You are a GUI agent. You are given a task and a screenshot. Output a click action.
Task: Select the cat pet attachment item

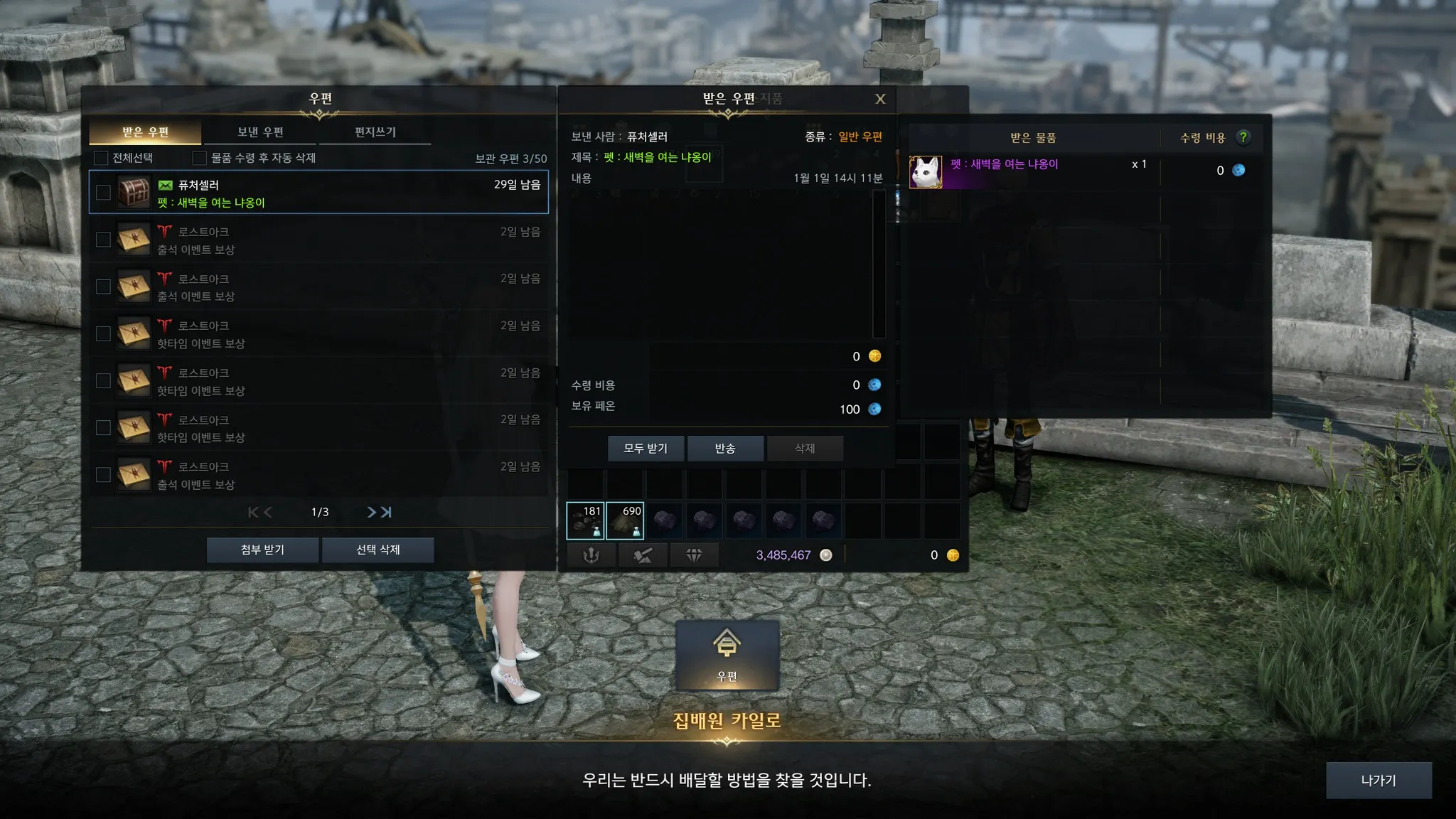[926, 172]
